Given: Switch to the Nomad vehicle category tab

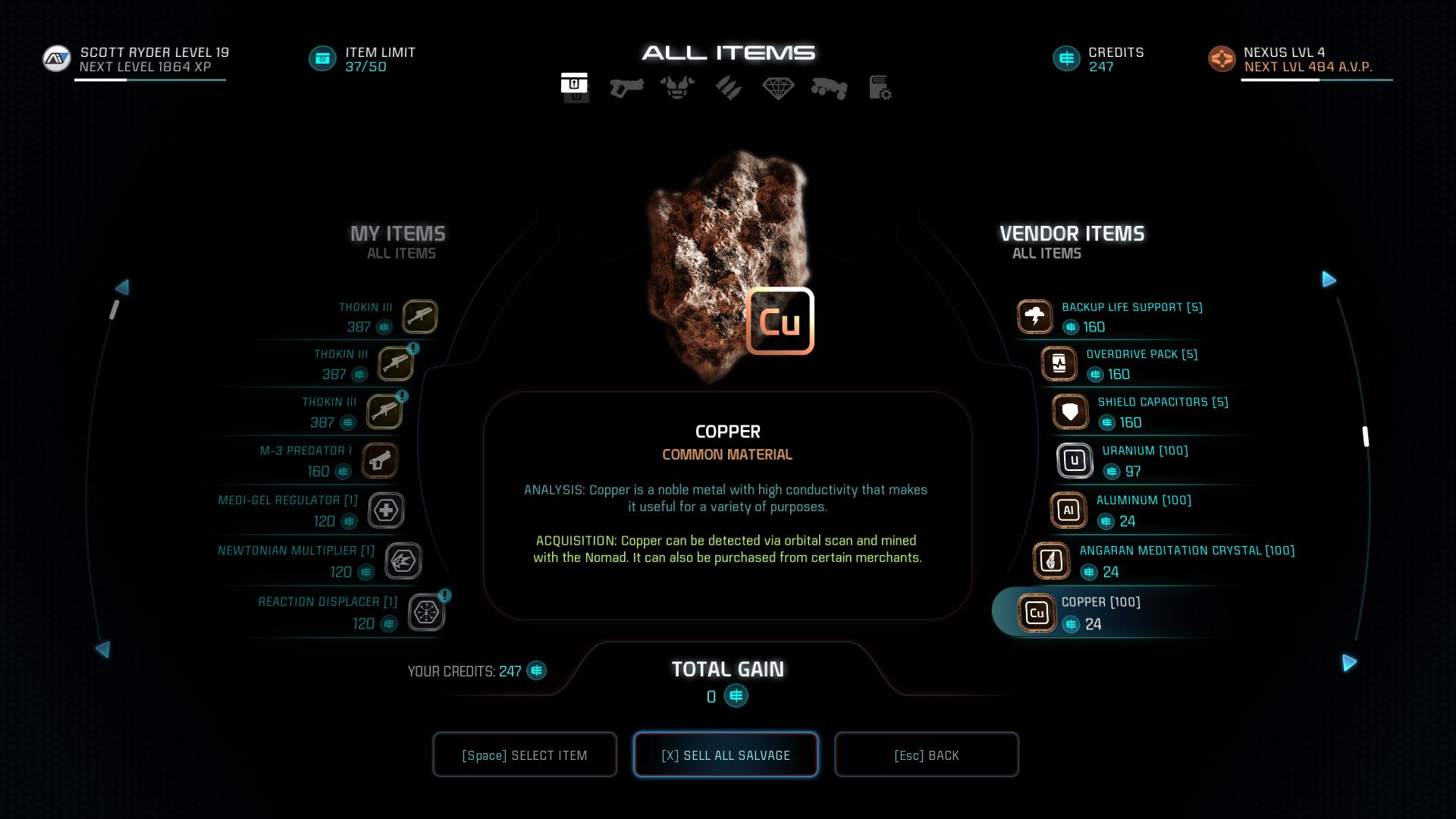Looking at the screenshot, I should click(829, 88).
